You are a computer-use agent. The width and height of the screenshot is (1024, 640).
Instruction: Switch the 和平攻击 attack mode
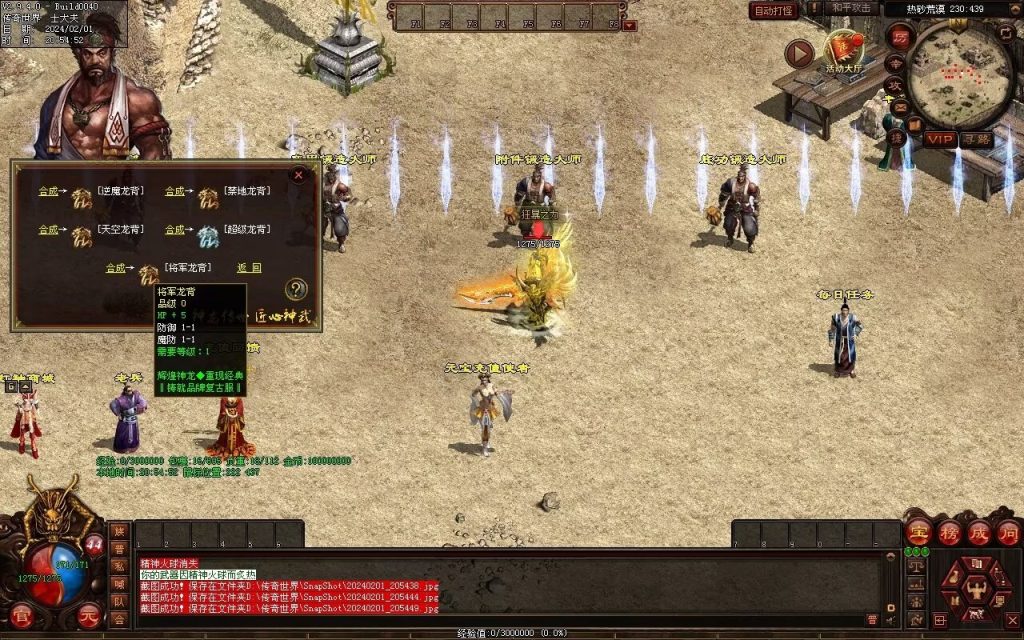(x=853, y=8)
